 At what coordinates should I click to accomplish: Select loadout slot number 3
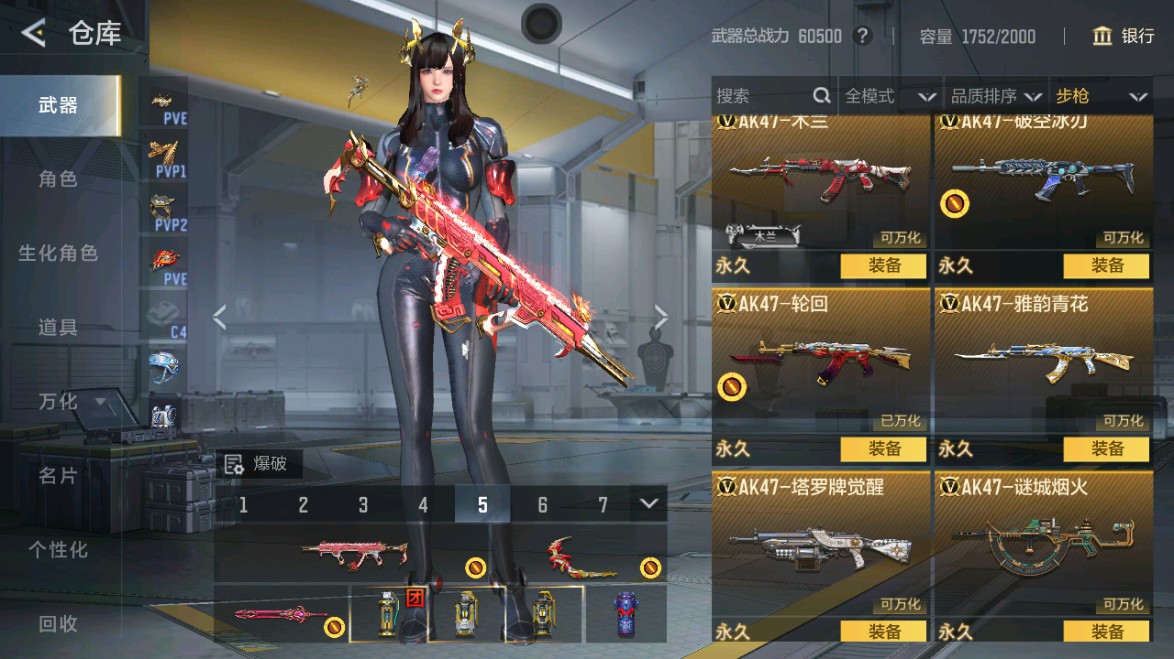coord(363,505)
